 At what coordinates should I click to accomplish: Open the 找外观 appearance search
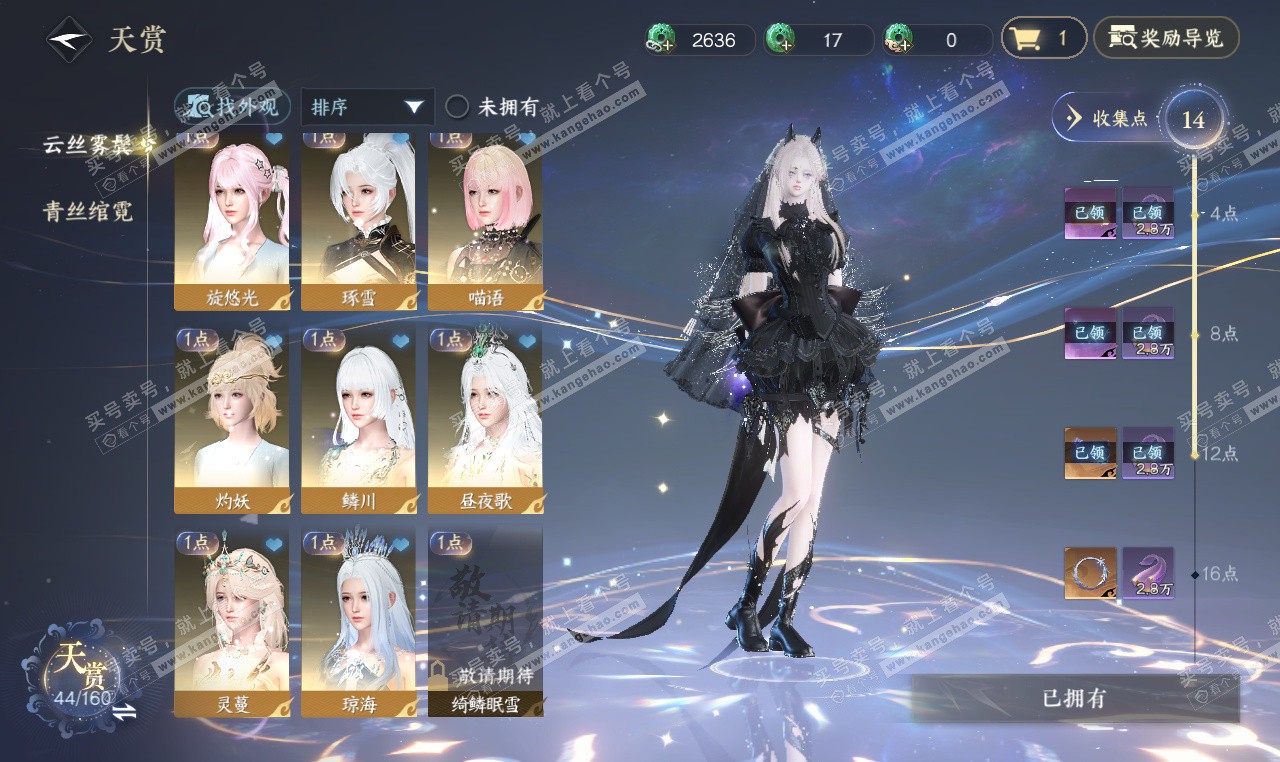pyautogui.click(x=233, y=106)
